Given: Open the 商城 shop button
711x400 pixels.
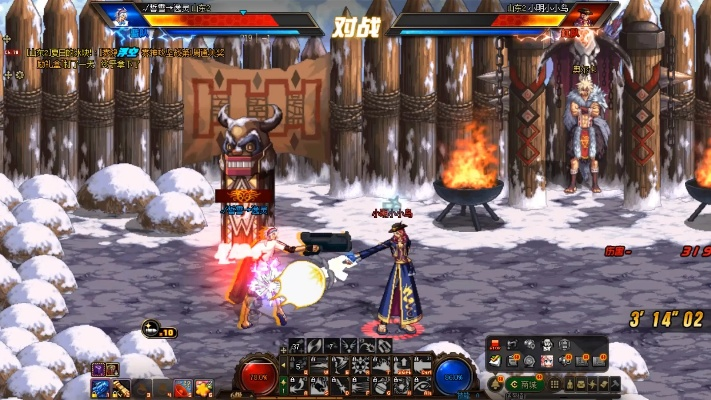Looking at the screenshot, I should pyautogui.click(x=524, y=384).
